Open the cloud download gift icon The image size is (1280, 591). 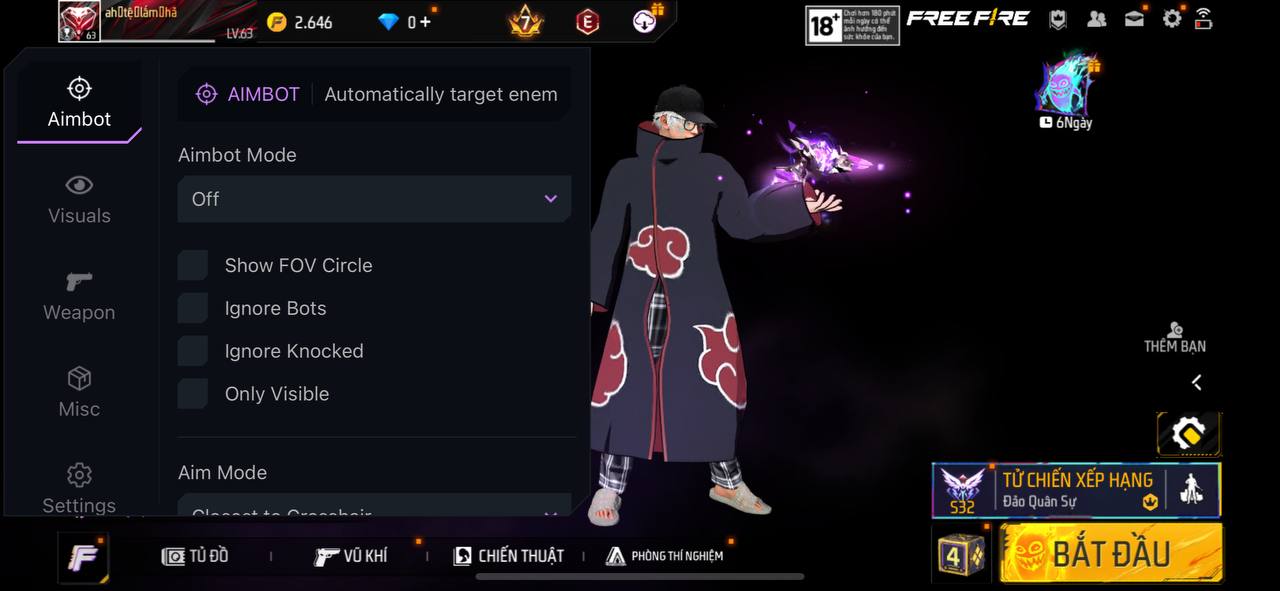point(647,20)
